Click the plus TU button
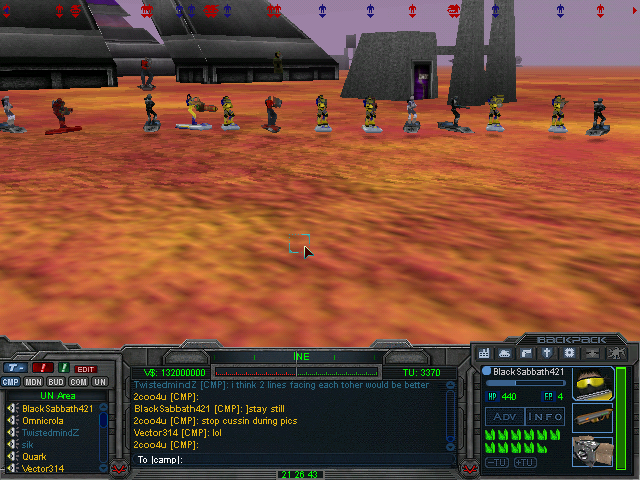This screenshot has width=640, height=480. point(524,462)
